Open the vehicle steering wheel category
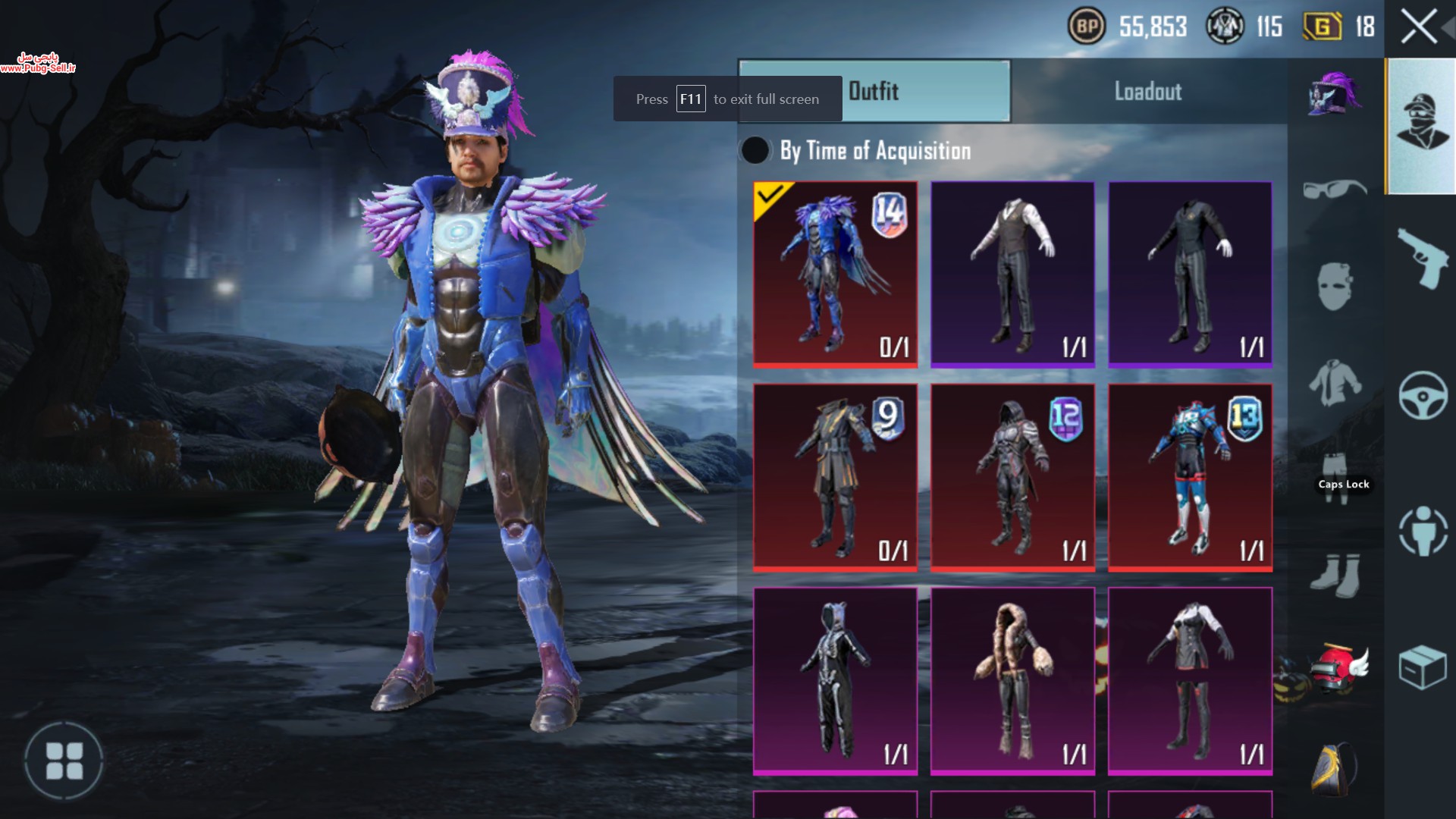Viewport: 1456px width, 819px height. coord(1423,395)
